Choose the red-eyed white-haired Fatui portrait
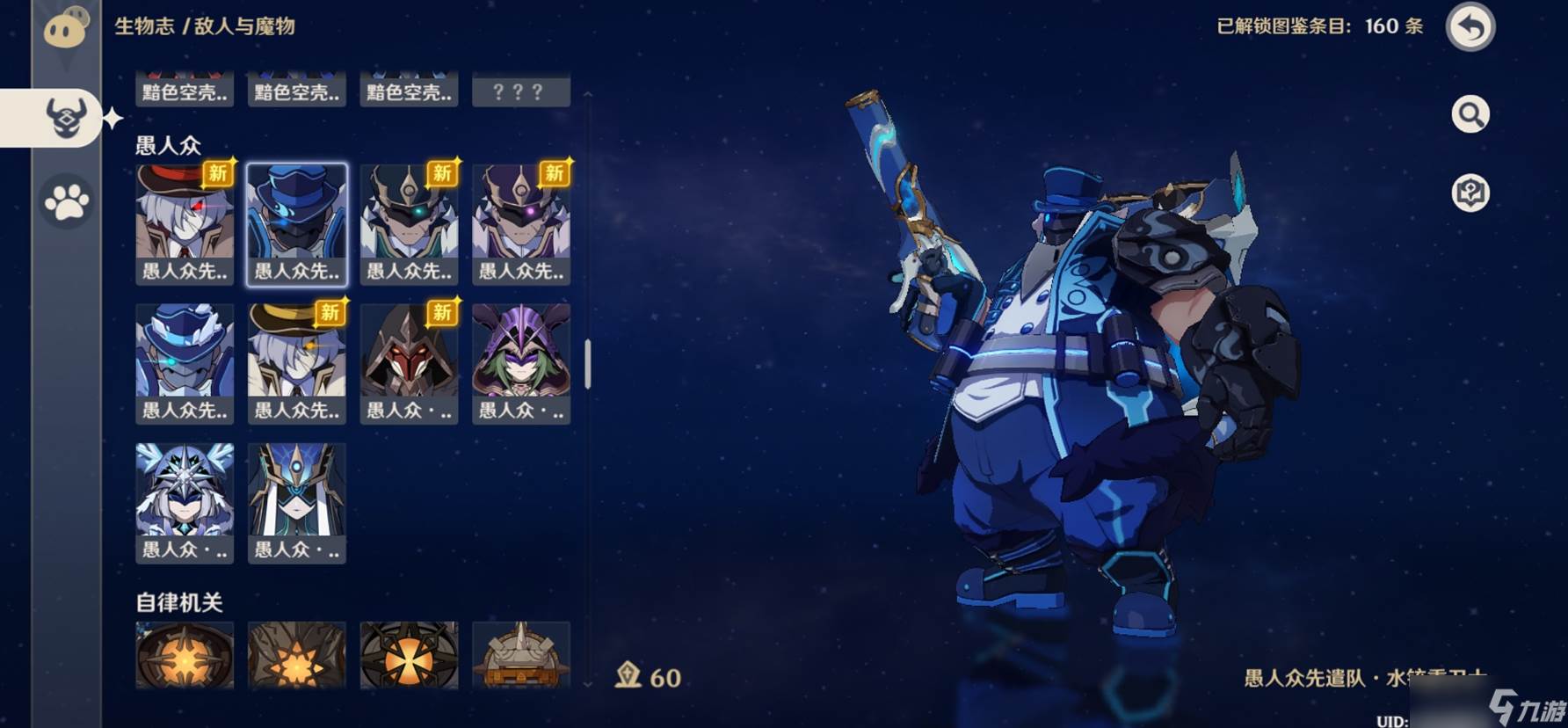1568x728 pixels. point(185,223)
